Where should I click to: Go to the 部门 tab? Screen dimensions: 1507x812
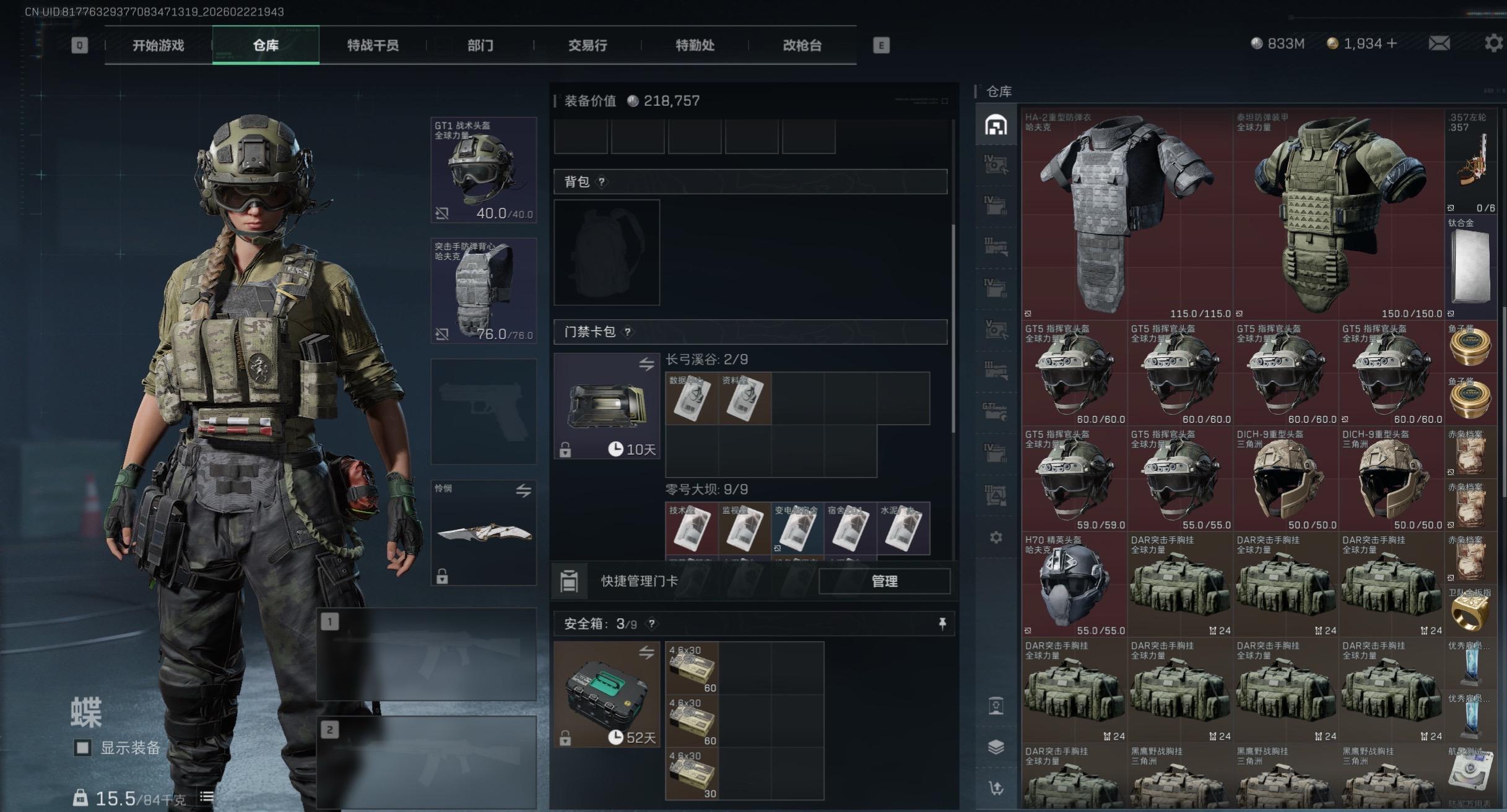click(x=480, y=45)
